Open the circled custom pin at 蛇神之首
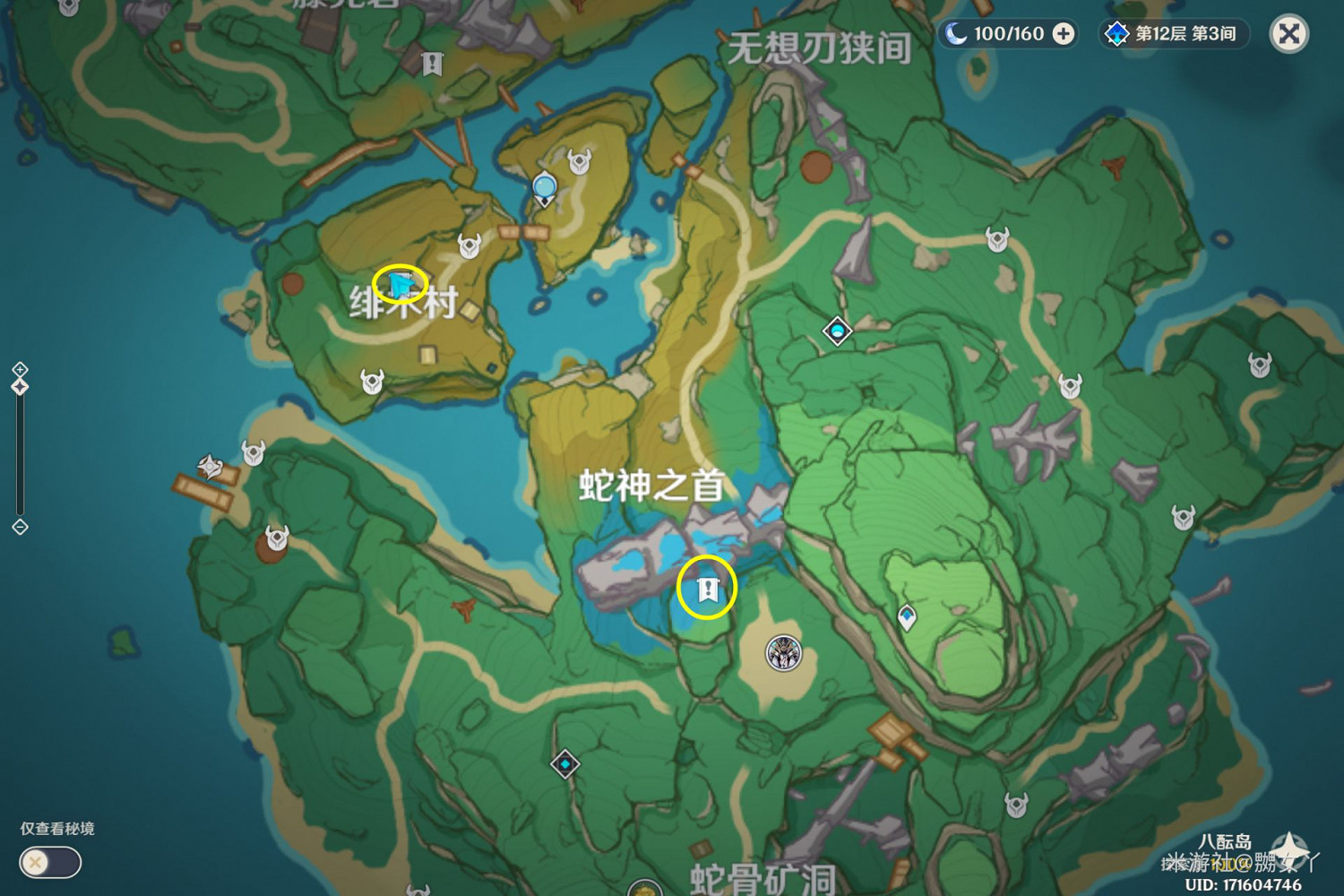This screenshot has width=1344, height=896. coord(707,589)
